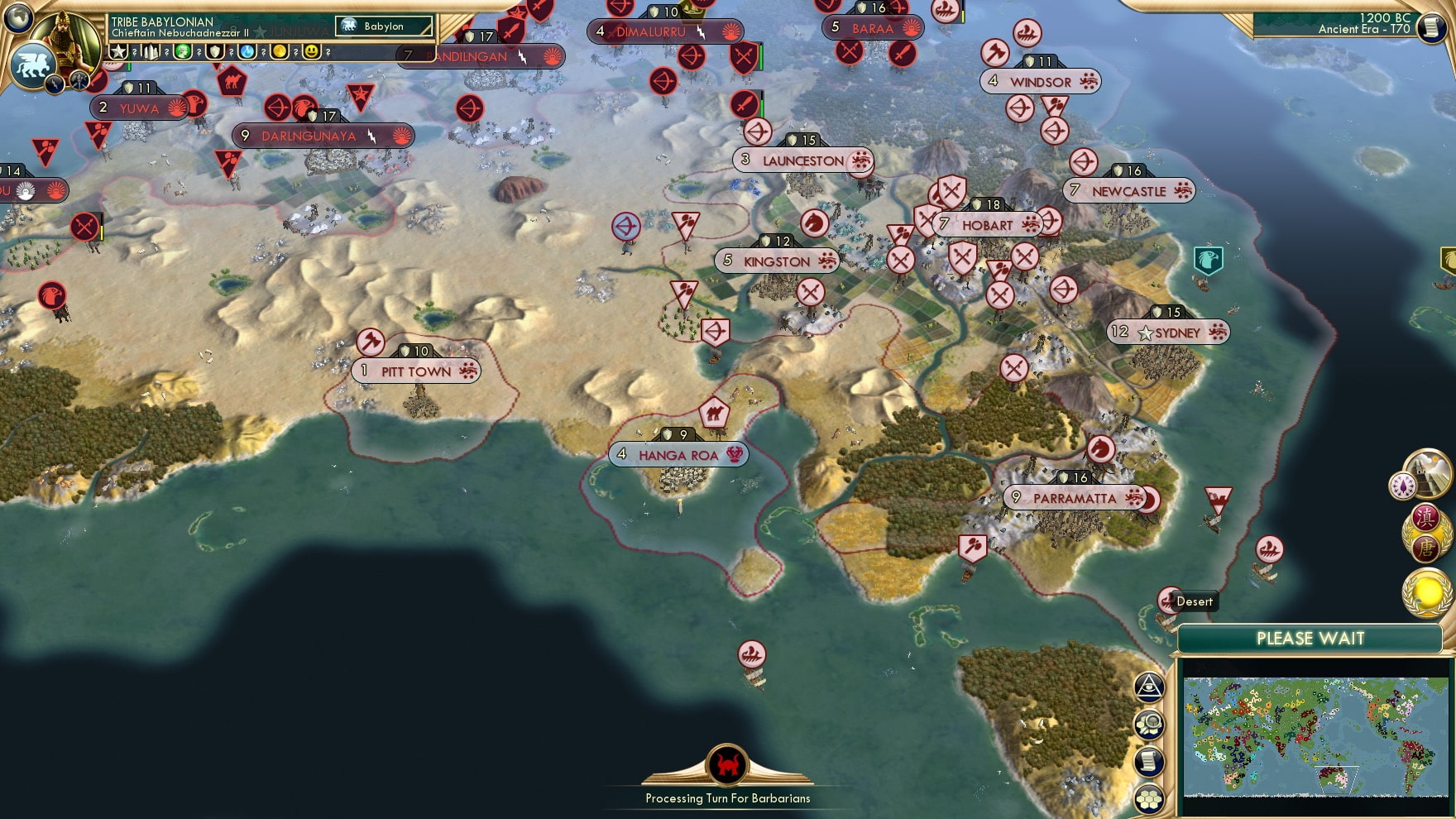Expand the science tooltip via its question mark

point(263,52)
